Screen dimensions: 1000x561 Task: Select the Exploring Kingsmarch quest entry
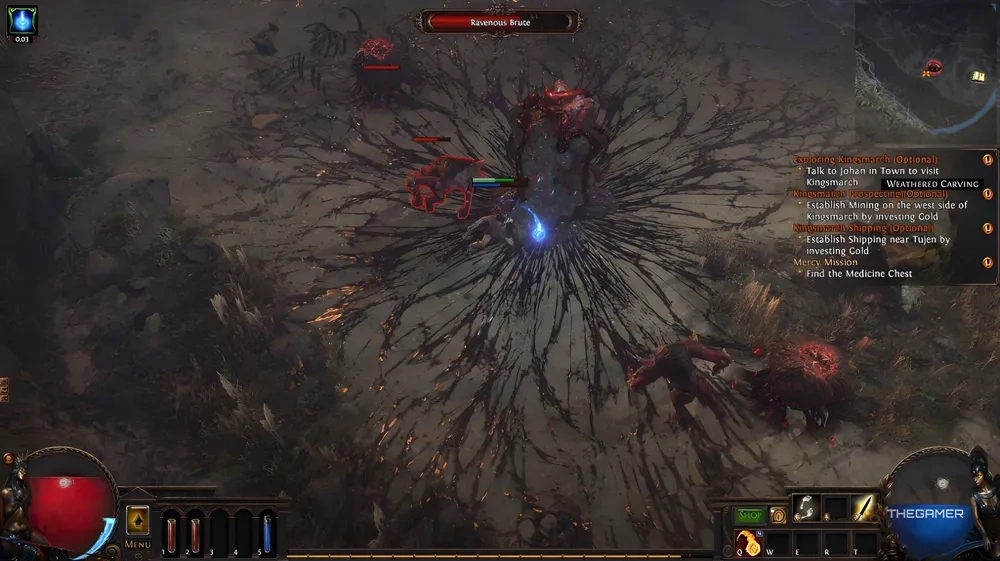click(866, 159)
